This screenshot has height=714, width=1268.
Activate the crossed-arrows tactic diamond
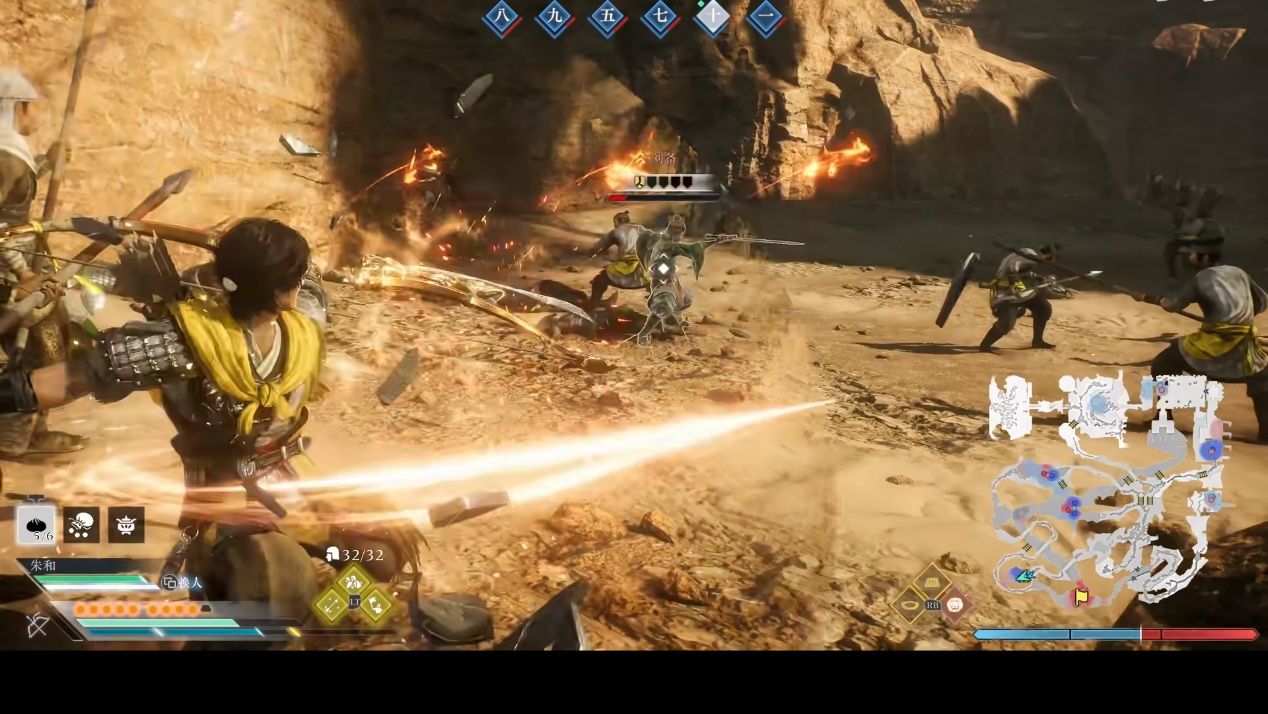coord(331,604)
